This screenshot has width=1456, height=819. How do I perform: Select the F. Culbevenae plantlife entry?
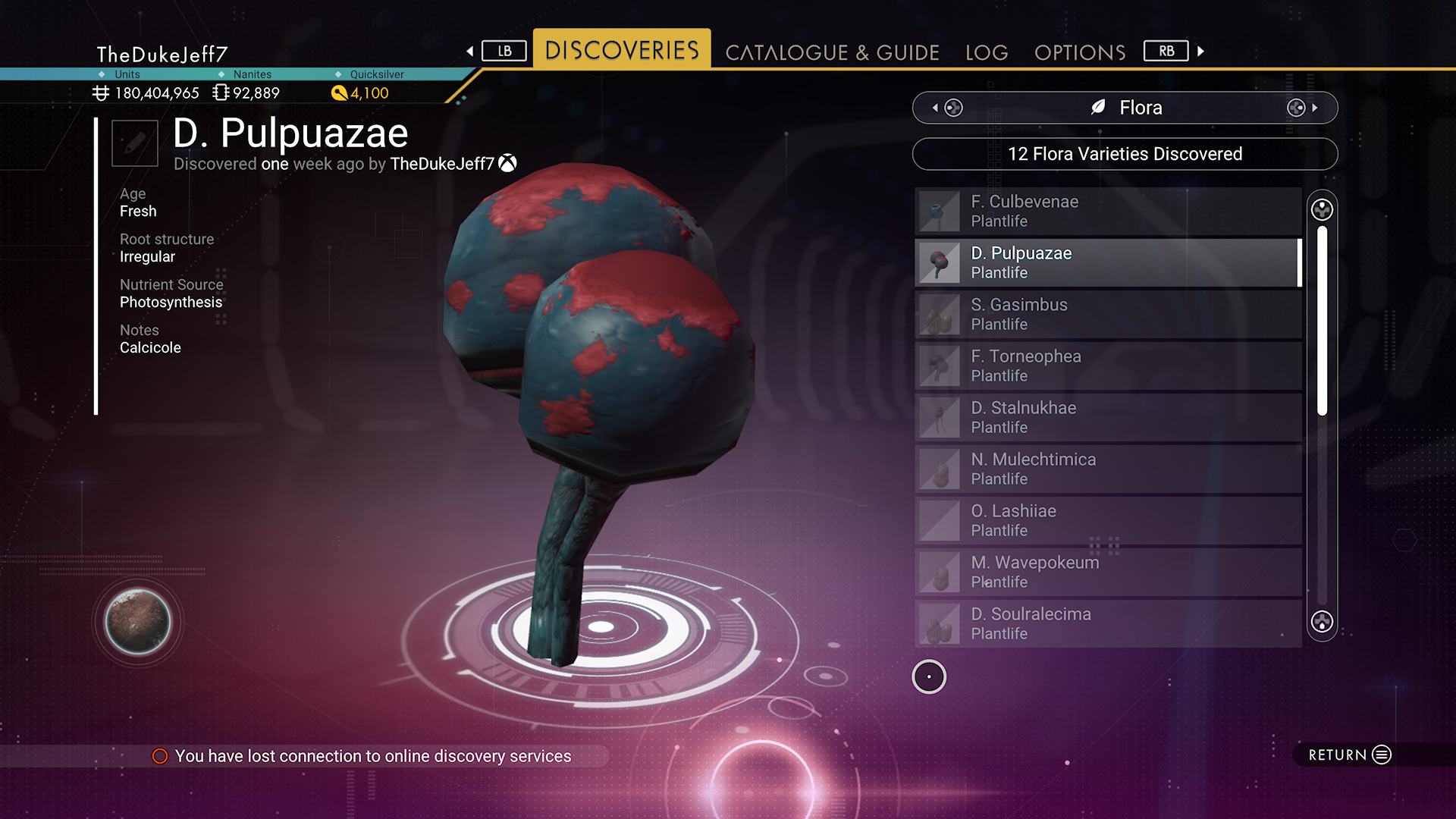coord(1107,211)
